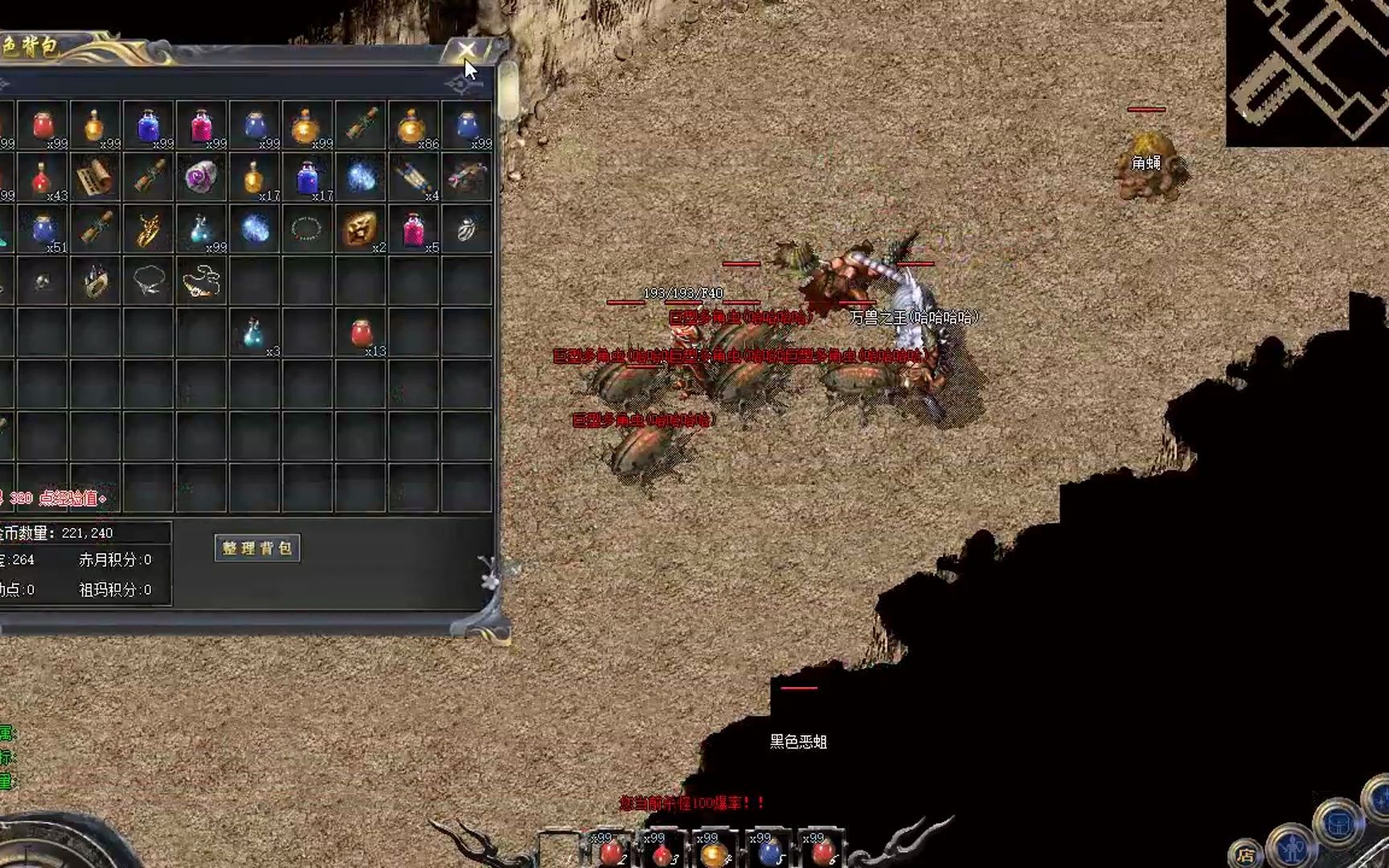Open the shop via the 店 button
The height and width of the screenshot is (868, 1389).
[x=1246, y=854]
